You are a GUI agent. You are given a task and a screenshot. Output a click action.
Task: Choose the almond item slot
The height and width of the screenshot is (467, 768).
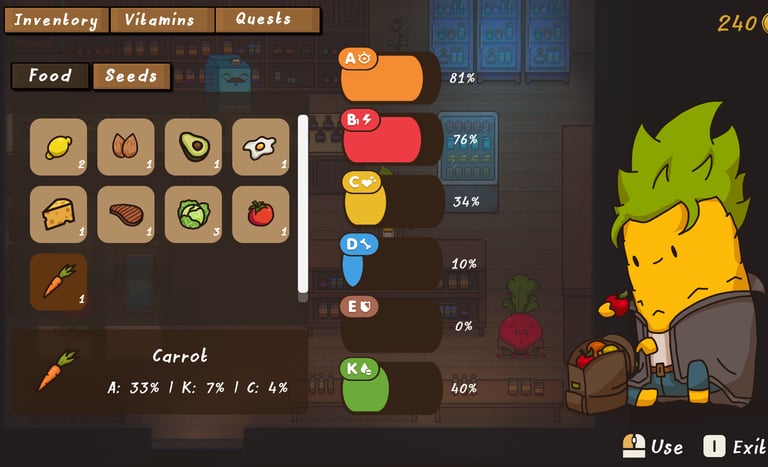tap(126, 147)
